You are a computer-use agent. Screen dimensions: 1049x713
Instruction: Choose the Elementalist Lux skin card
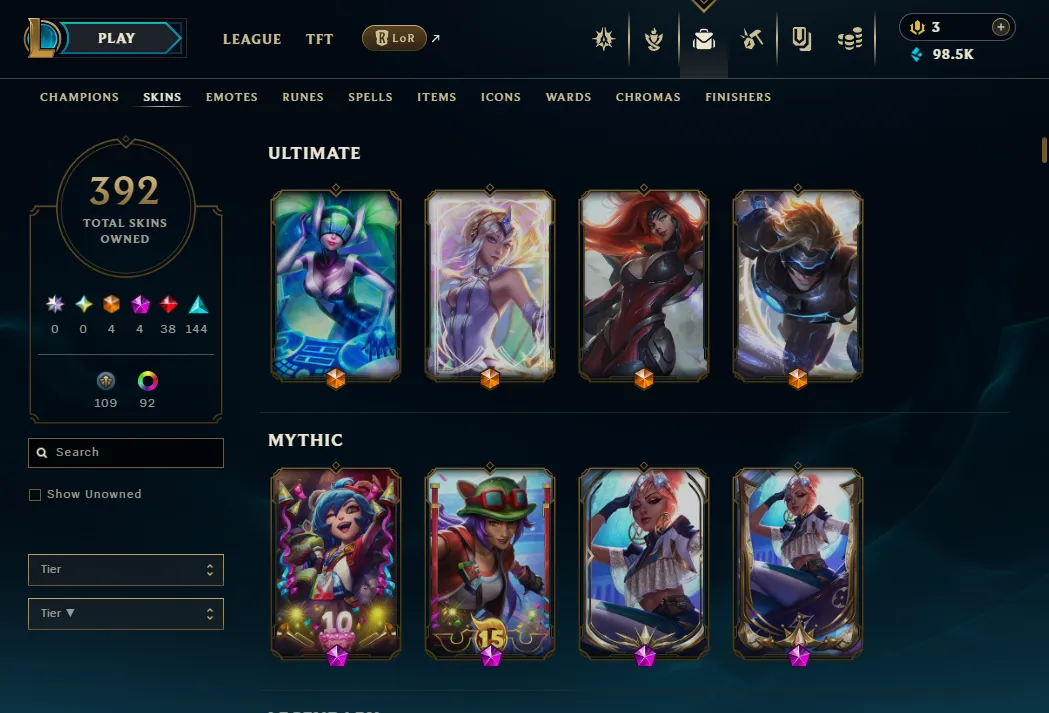[x=490, y=284]
